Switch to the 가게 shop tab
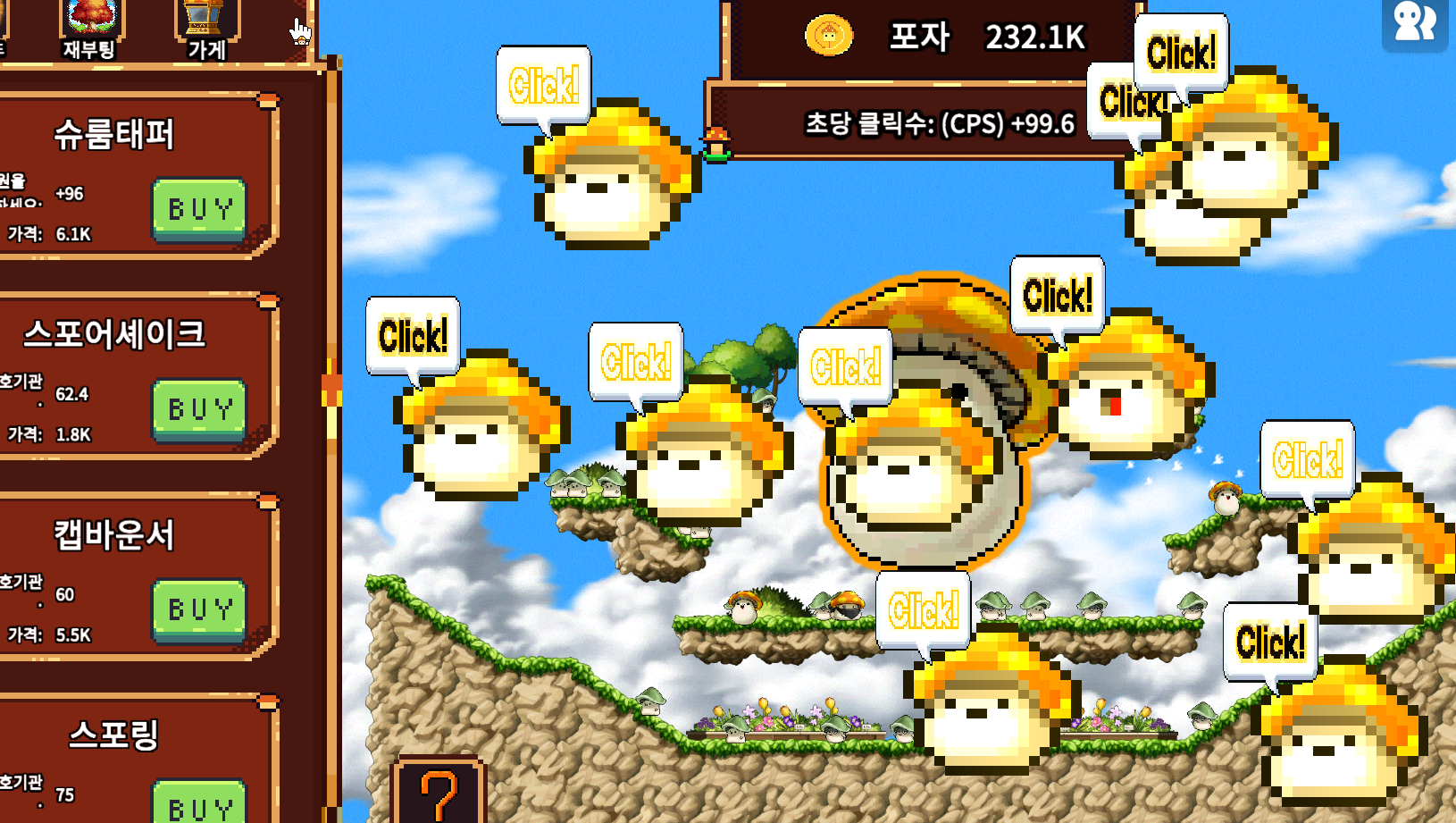 [x=206, y=29]
